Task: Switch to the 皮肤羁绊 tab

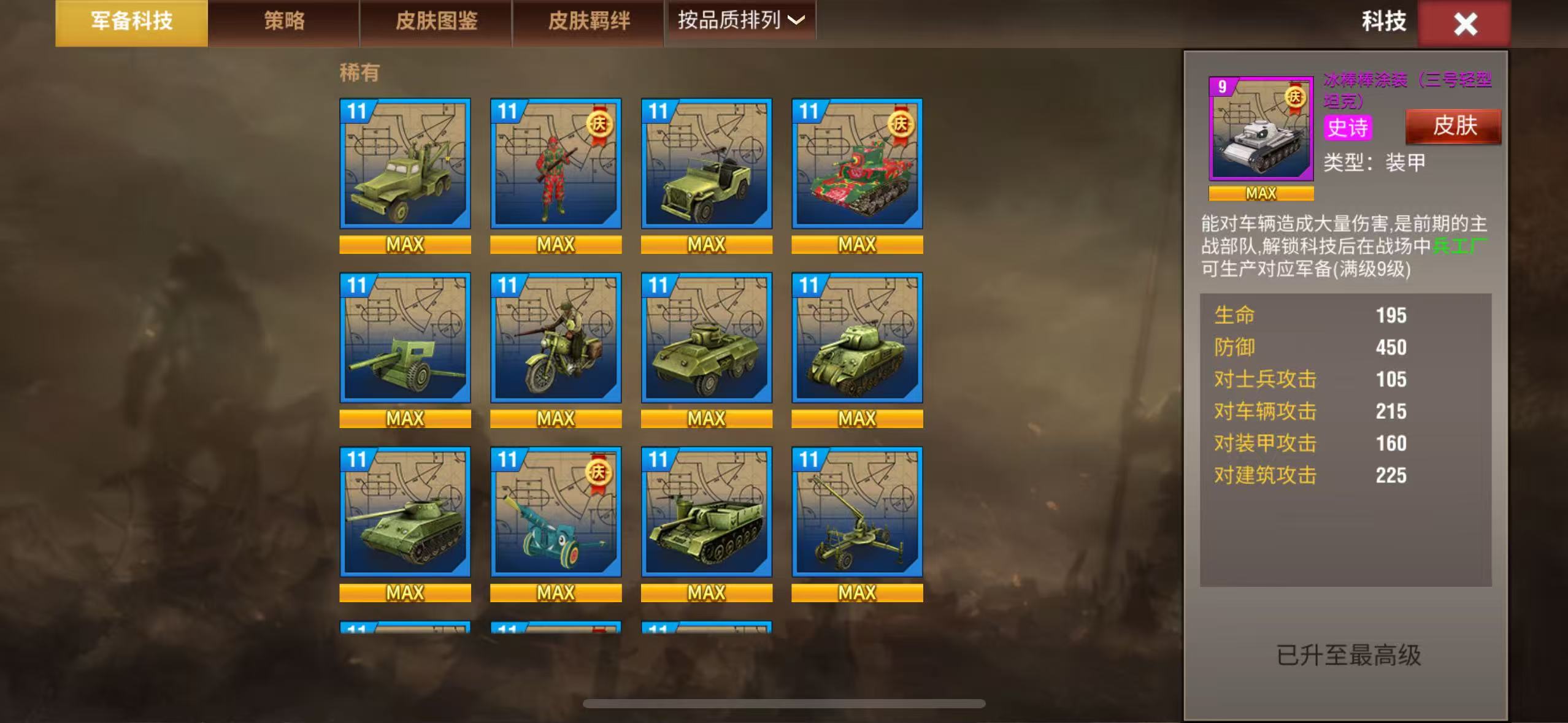Action: 586,20
